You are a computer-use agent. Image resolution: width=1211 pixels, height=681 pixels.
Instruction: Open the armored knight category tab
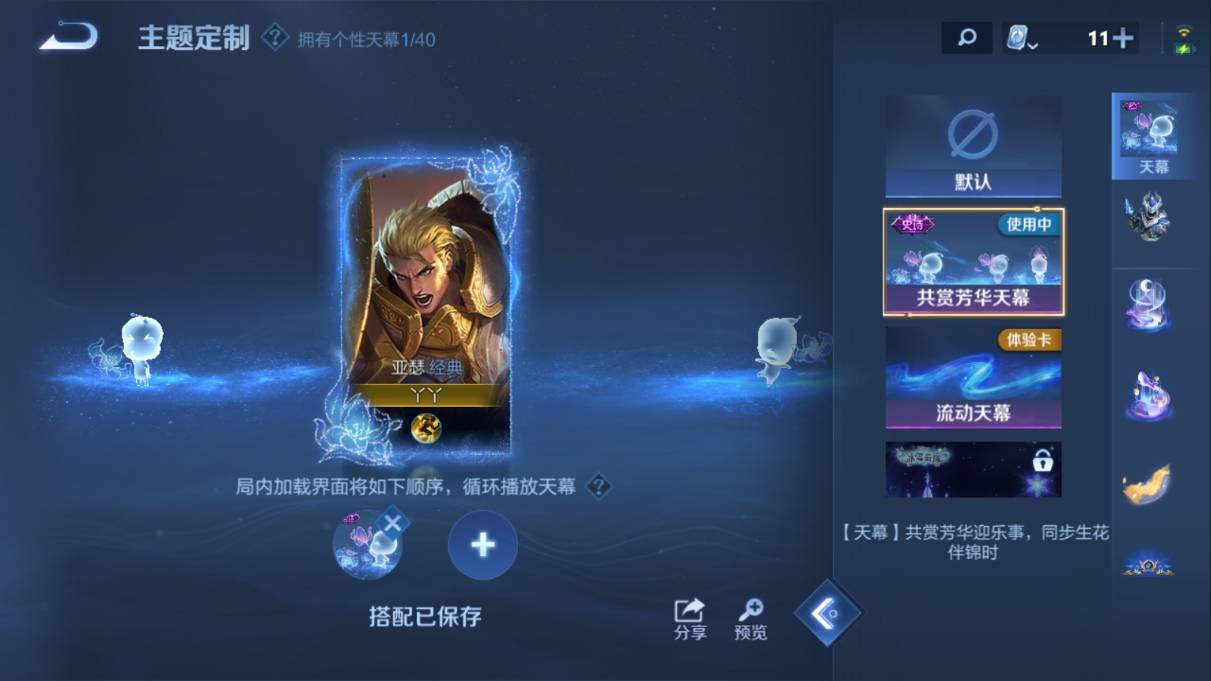click(x=1147, y=217)
